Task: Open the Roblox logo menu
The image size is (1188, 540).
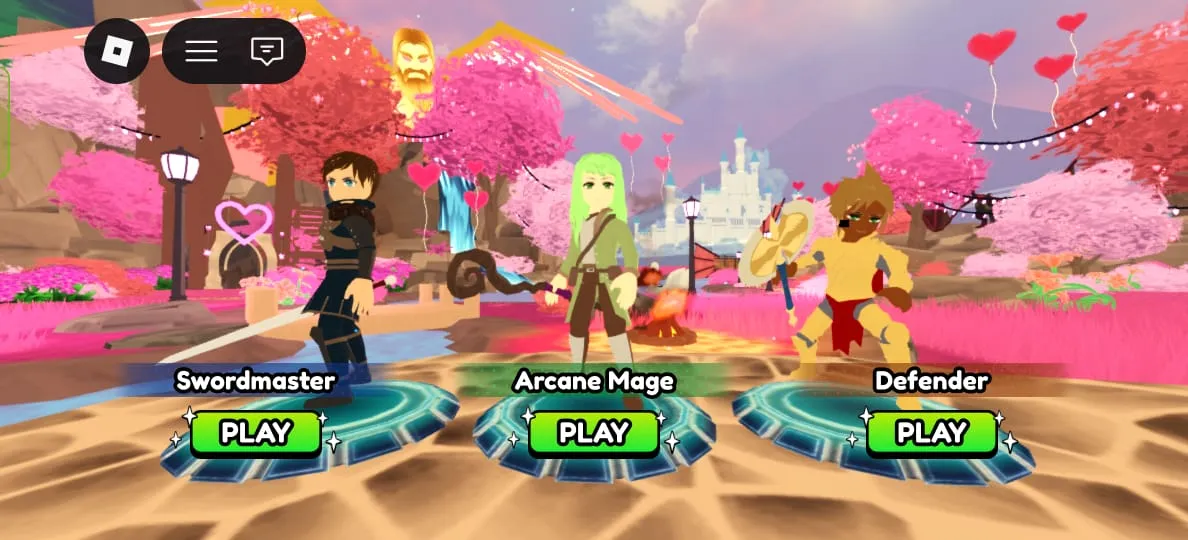Action: pyautogui.click(x=117, y=50)
